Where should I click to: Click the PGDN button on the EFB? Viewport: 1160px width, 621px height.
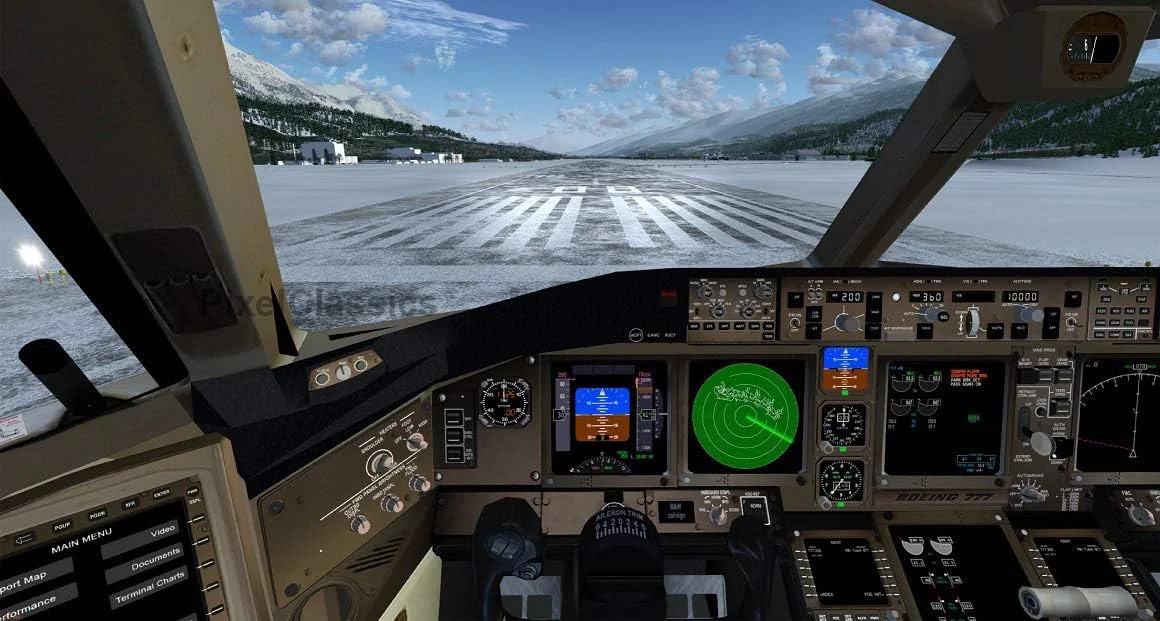pos(97,514)
